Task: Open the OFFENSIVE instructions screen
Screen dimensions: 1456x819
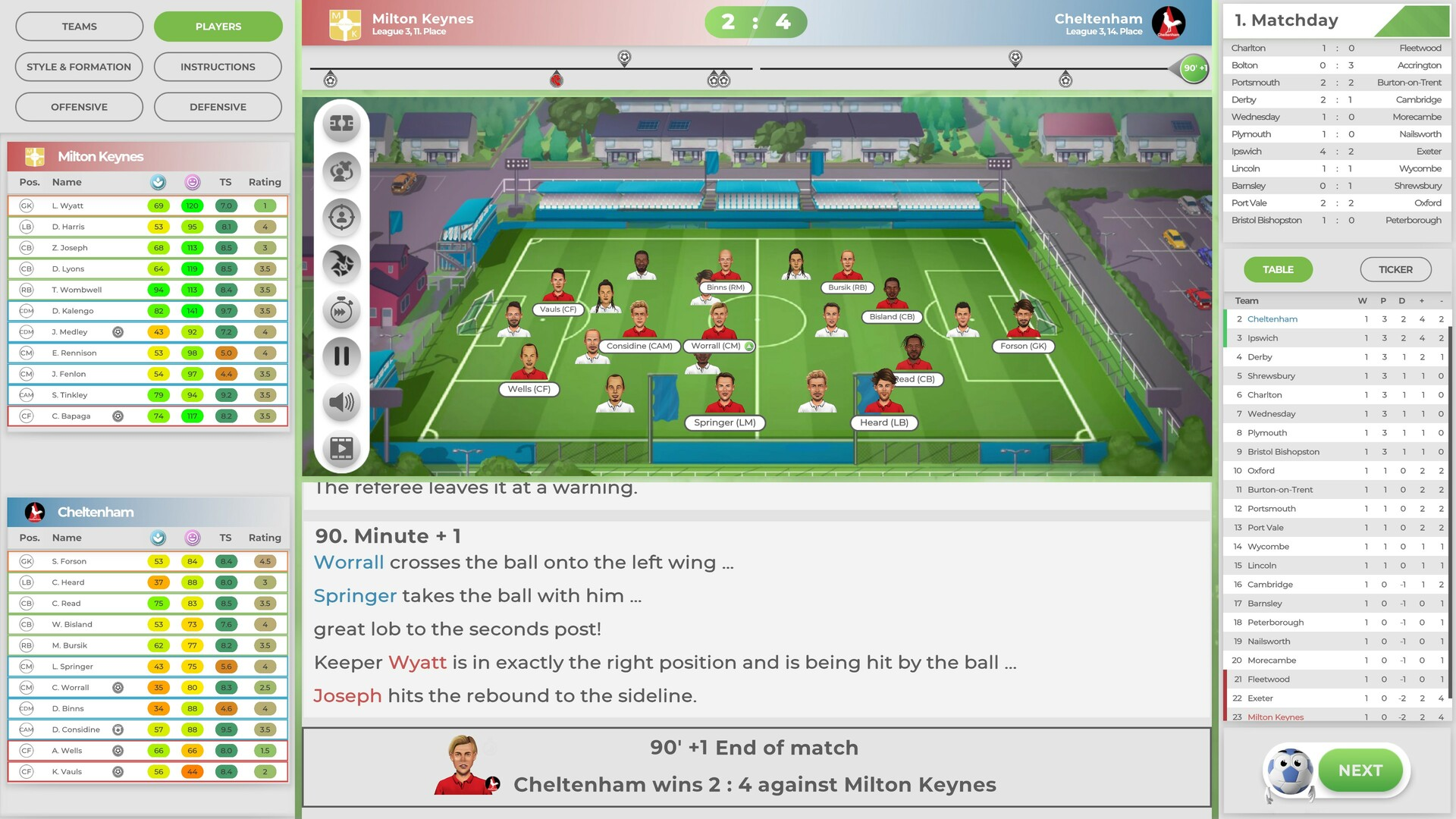Action: pos(78,106)
